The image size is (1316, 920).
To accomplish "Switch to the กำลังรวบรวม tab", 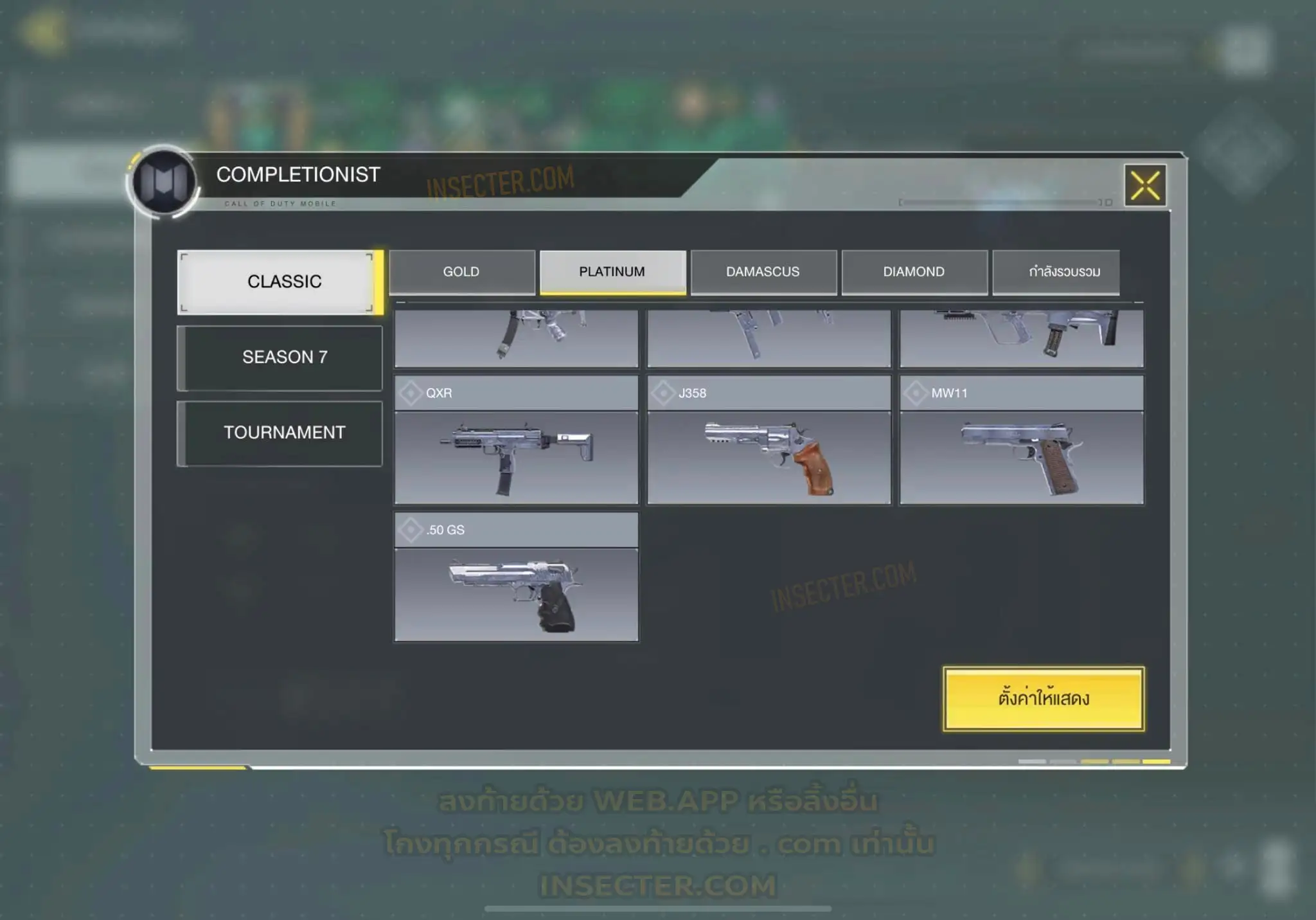I will pyautogui.click(x=1056, y=272).
